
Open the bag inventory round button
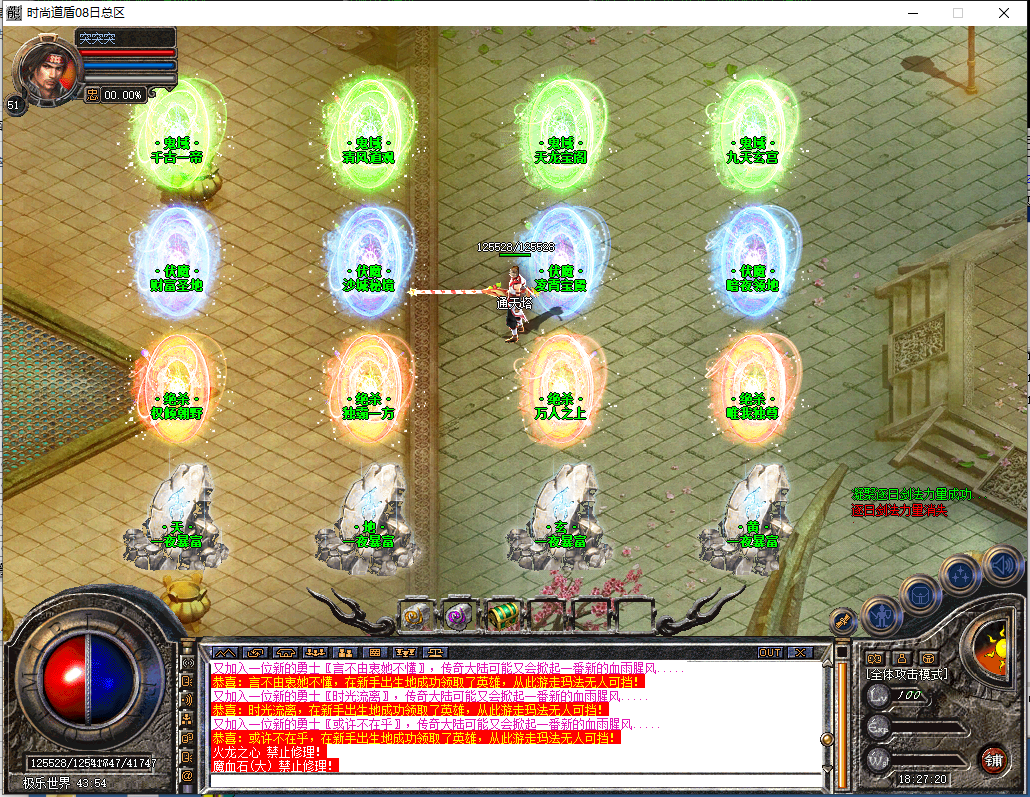click(x=920, y=595)
